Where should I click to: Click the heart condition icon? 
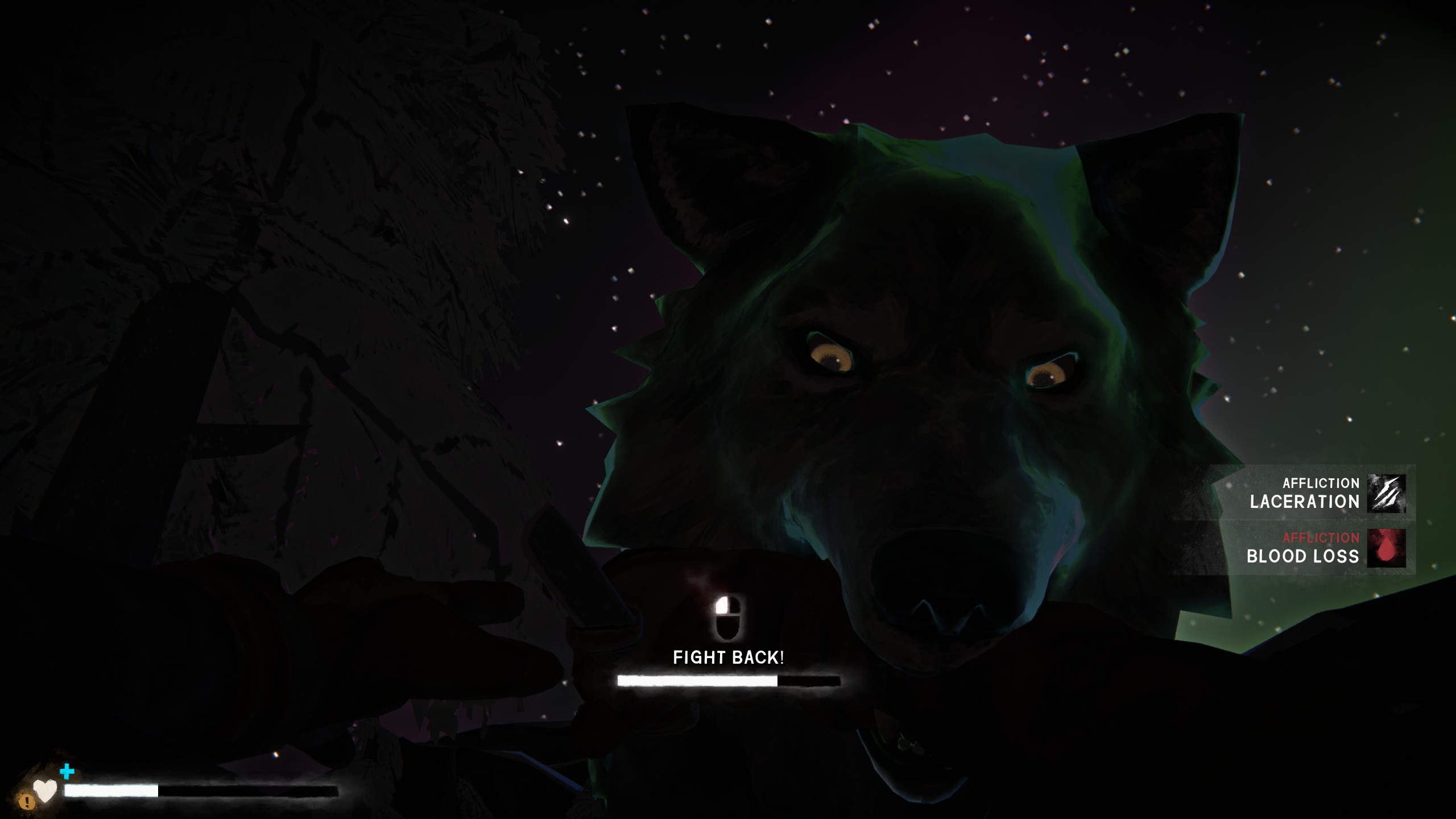(45, 790)
